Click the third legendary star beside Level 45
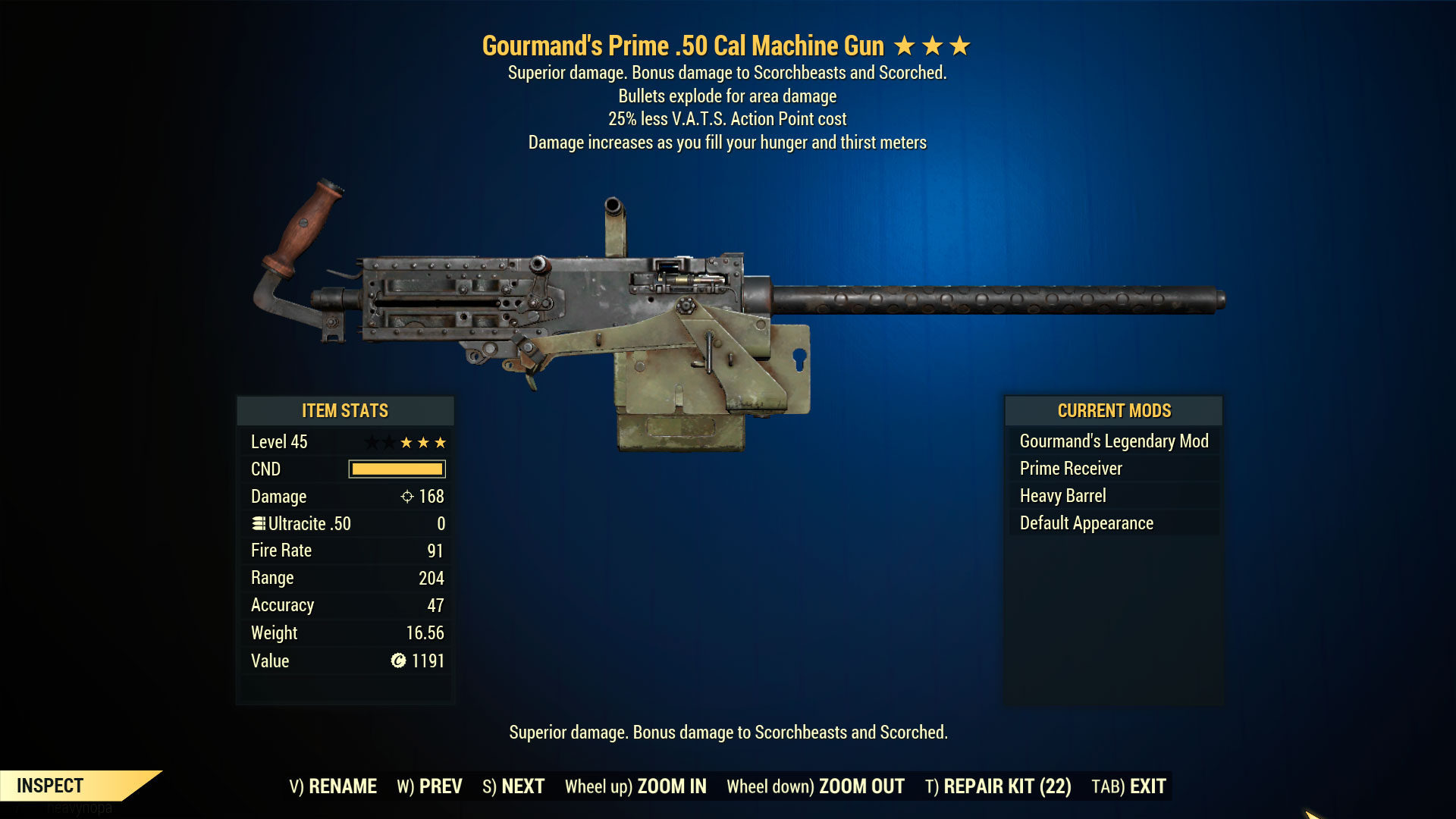Screen dimensions: 1456x819 [x=442, y=441]
